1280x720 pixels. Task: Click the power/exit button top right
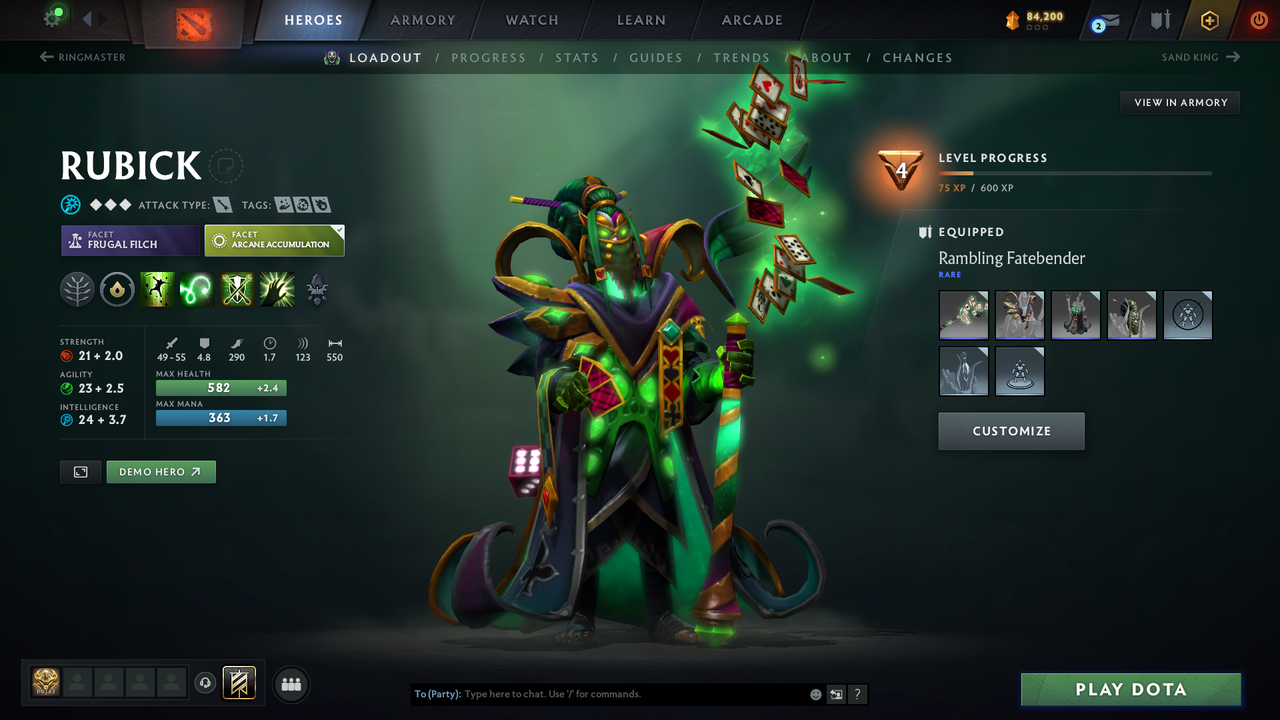(1258, 19)
